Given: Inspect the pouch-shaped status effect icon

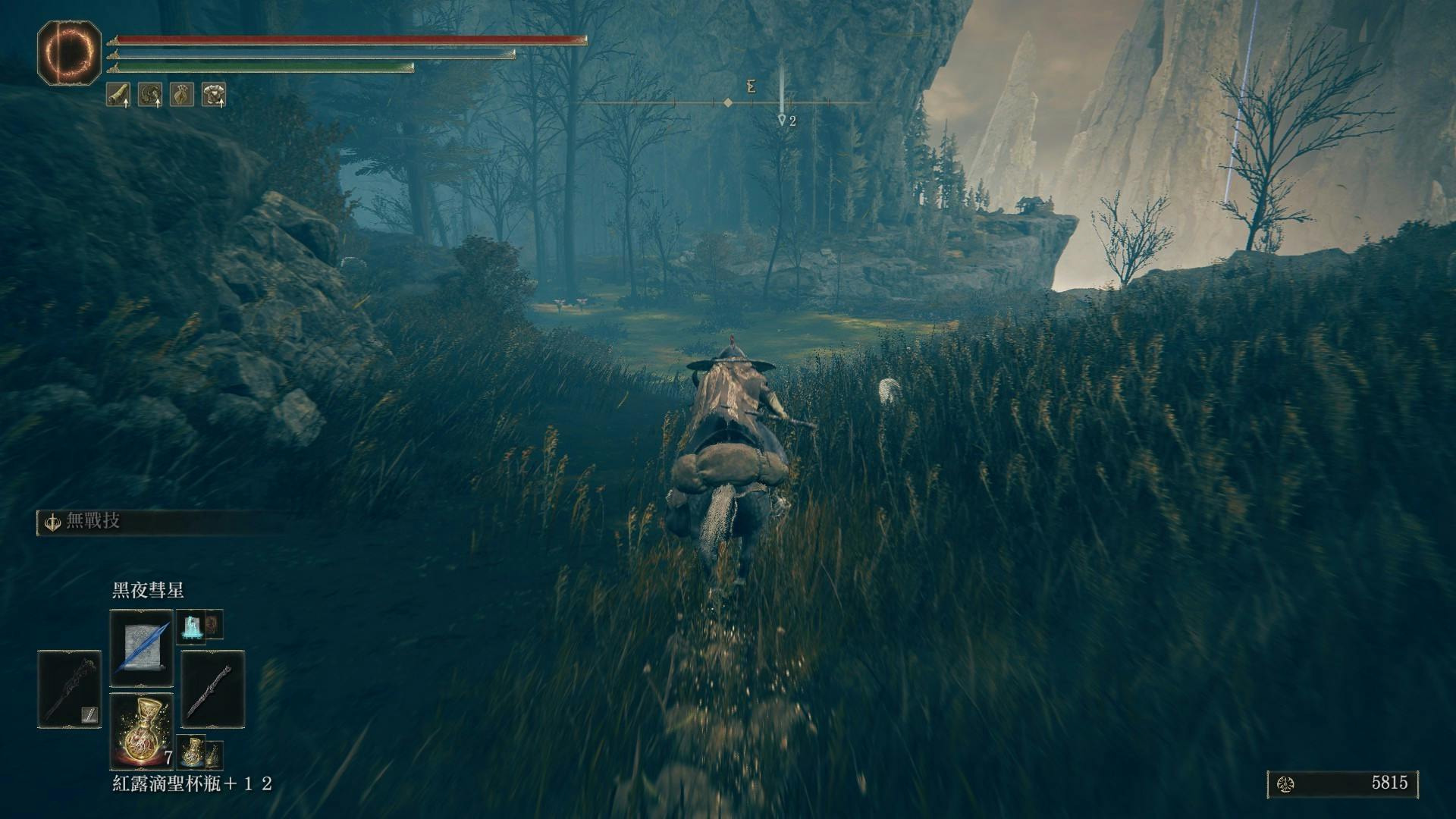Looking at the screenshot, I should (x=182, y=95).
